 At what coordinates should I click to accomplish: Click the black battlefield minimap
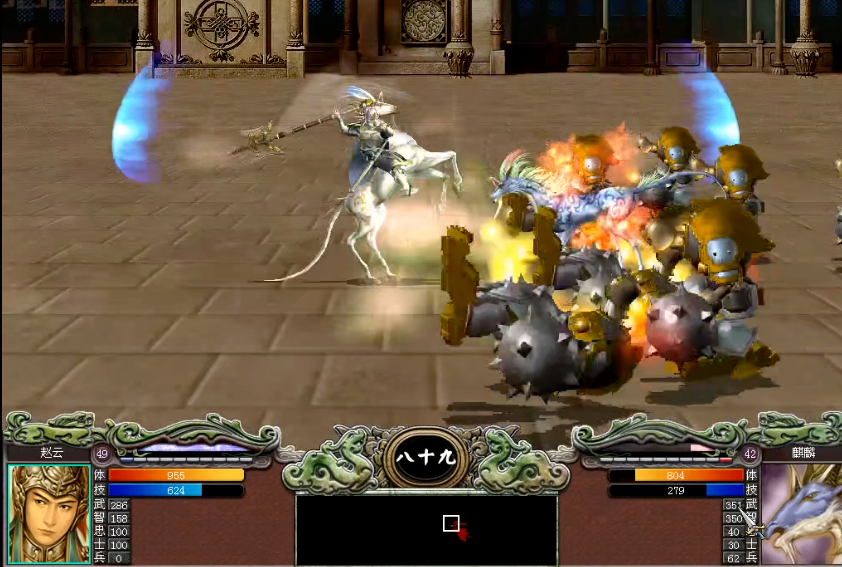[426, 530]
